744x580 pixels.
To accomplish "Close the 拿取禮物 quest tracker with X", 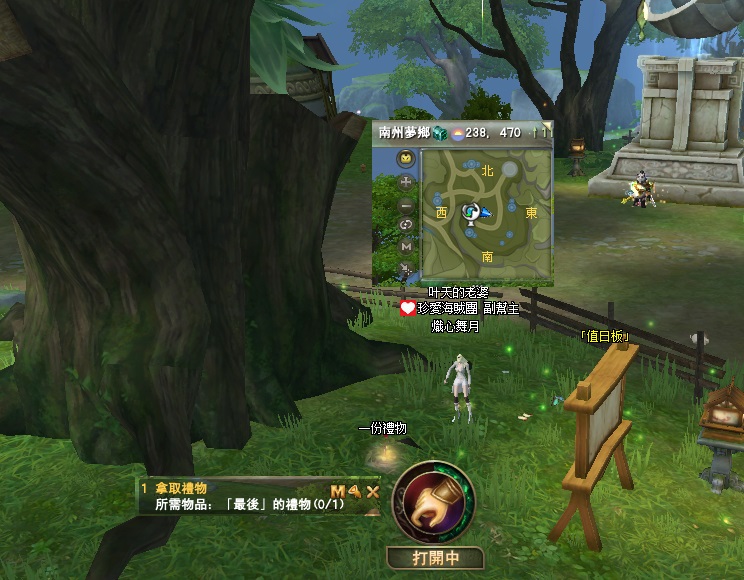I will (372, 490).
